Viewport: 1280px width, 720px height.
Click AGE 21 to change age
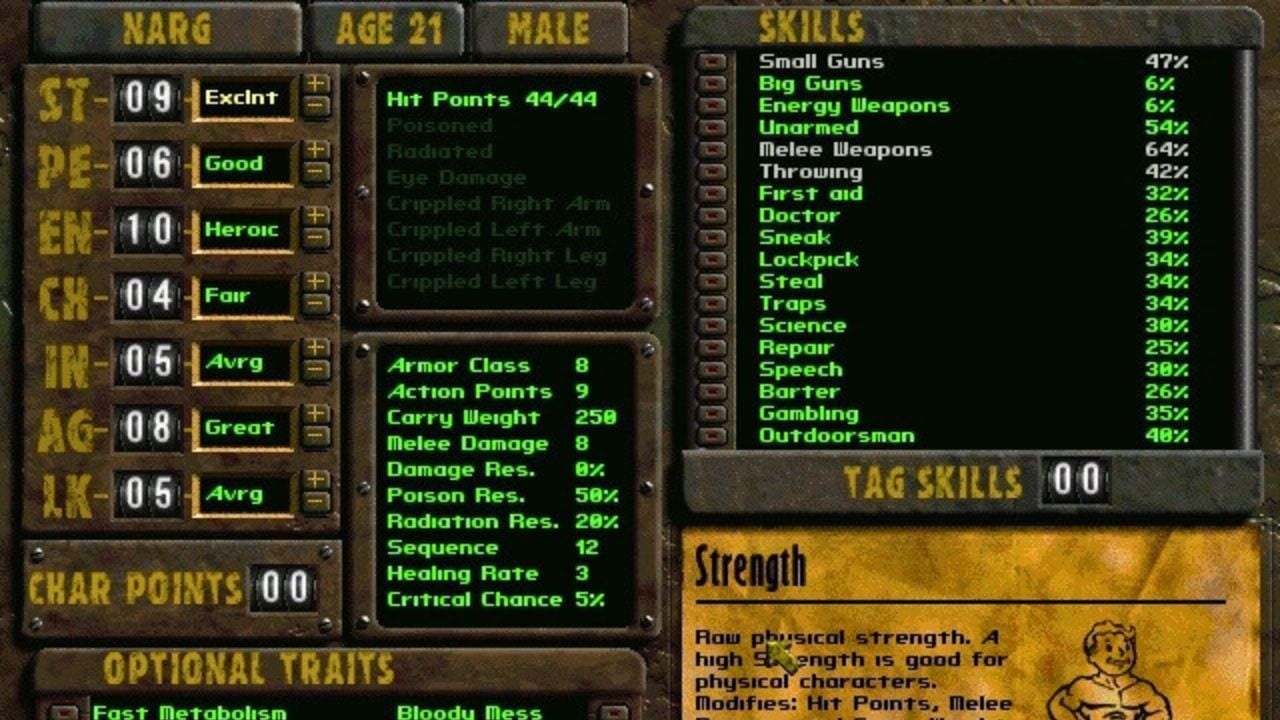coord(388,28)
